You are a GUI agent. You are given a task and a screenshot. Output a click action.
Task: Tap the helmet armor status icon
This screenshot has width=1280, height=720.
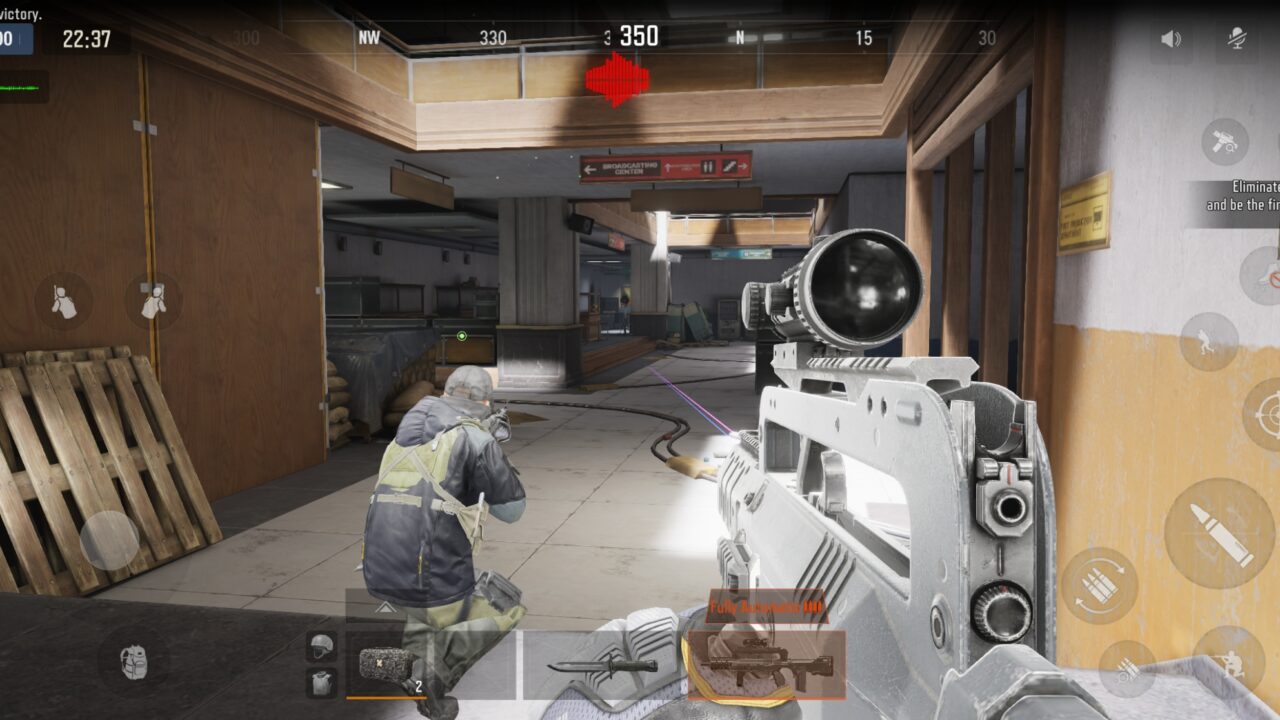321,645
